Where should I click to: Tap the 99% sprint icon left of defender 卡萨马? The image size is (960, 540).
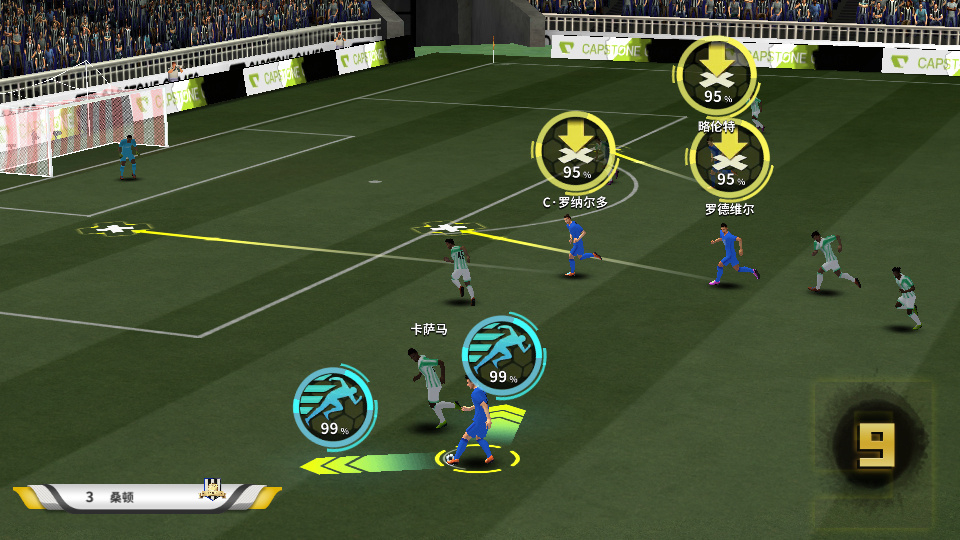click(333, 405)
